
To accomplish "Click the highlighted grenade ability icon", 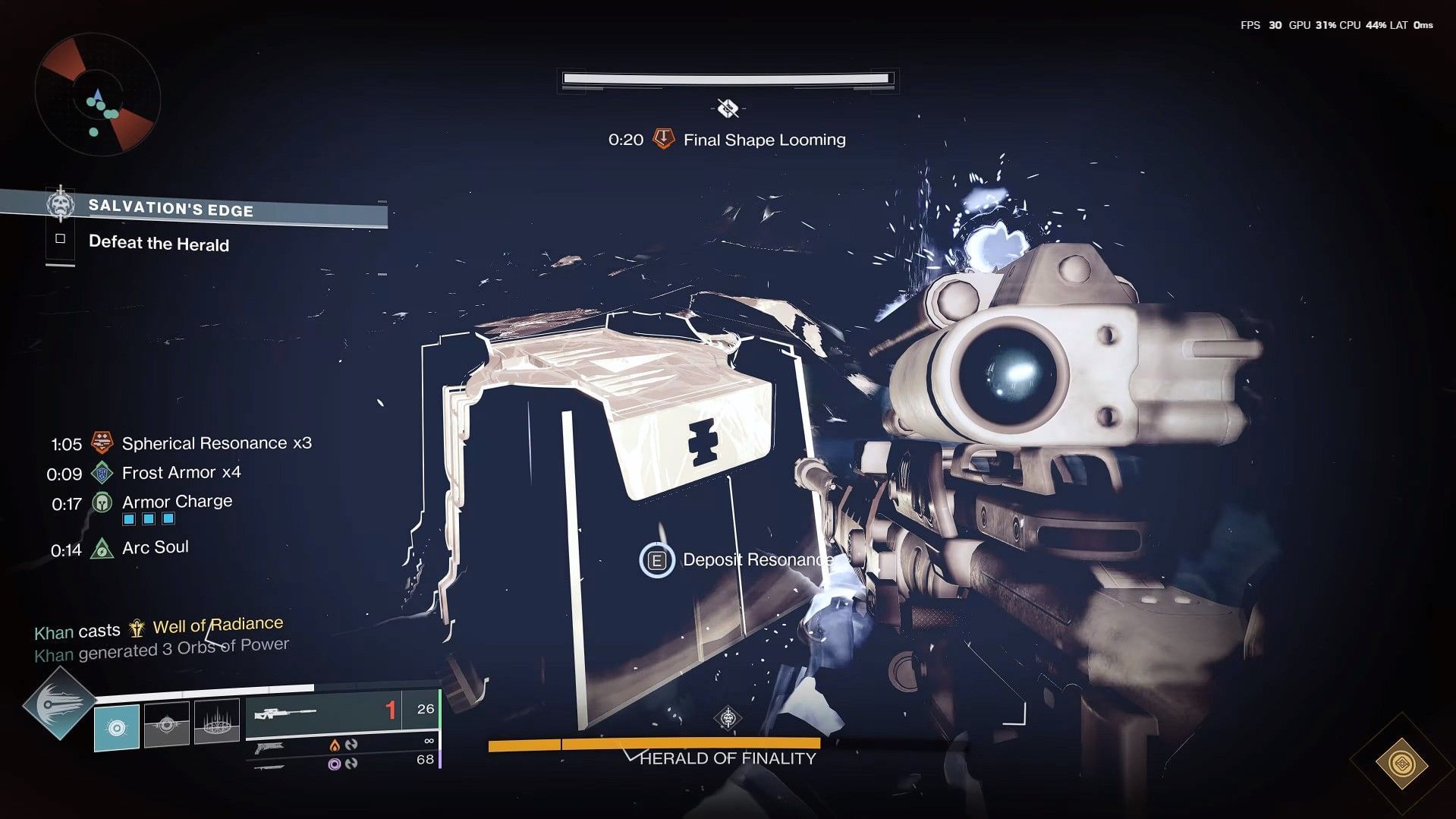I will (117, 728).
